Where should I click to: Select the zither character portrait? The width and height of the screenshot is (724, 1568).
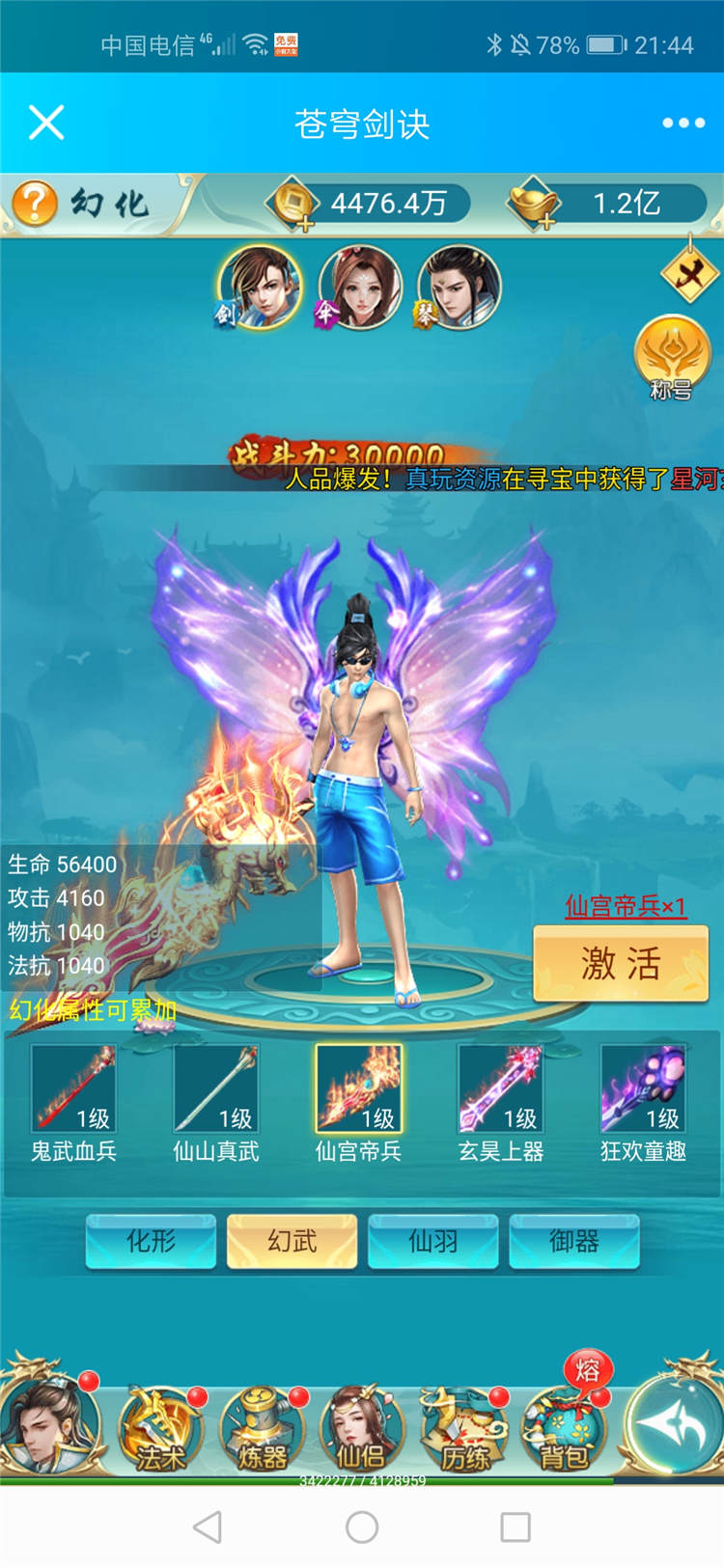(459, 287)
